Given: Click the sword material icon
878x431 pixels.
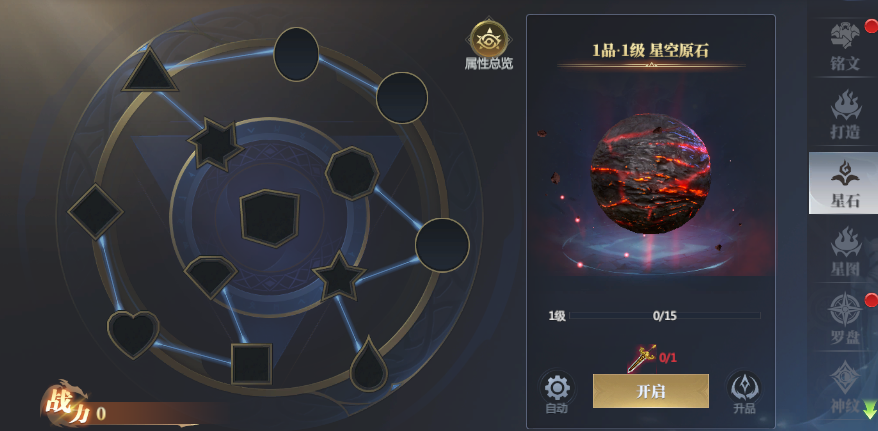Looking at the screenshot, I should pyautogui.click(x=641, y=356).
